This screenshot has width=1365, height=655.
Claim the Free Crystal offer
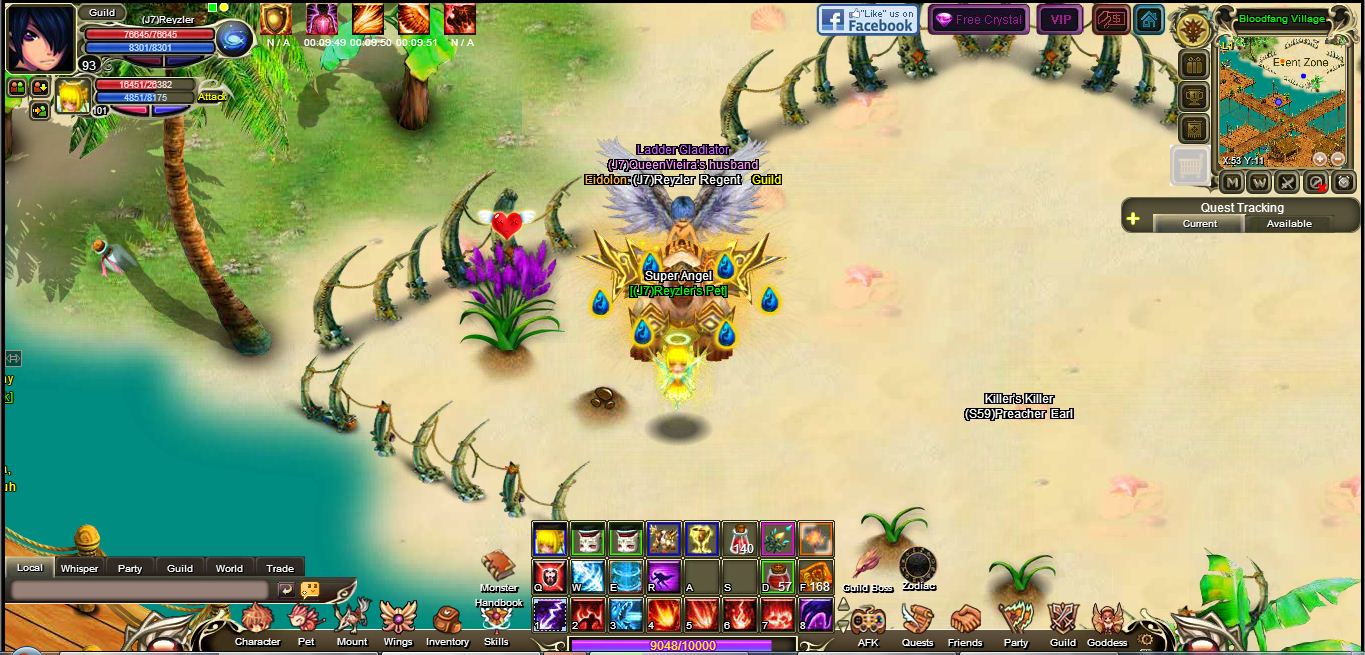point(978,19)
